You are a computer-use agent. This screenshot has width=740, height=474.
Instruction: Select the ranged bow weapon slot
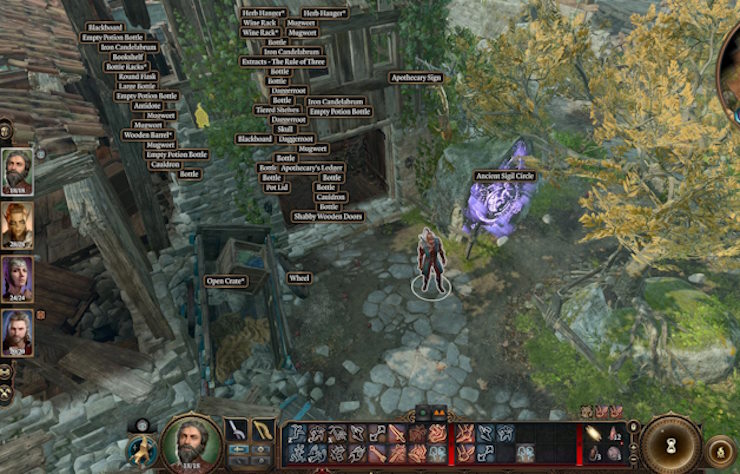click(262, 430)
